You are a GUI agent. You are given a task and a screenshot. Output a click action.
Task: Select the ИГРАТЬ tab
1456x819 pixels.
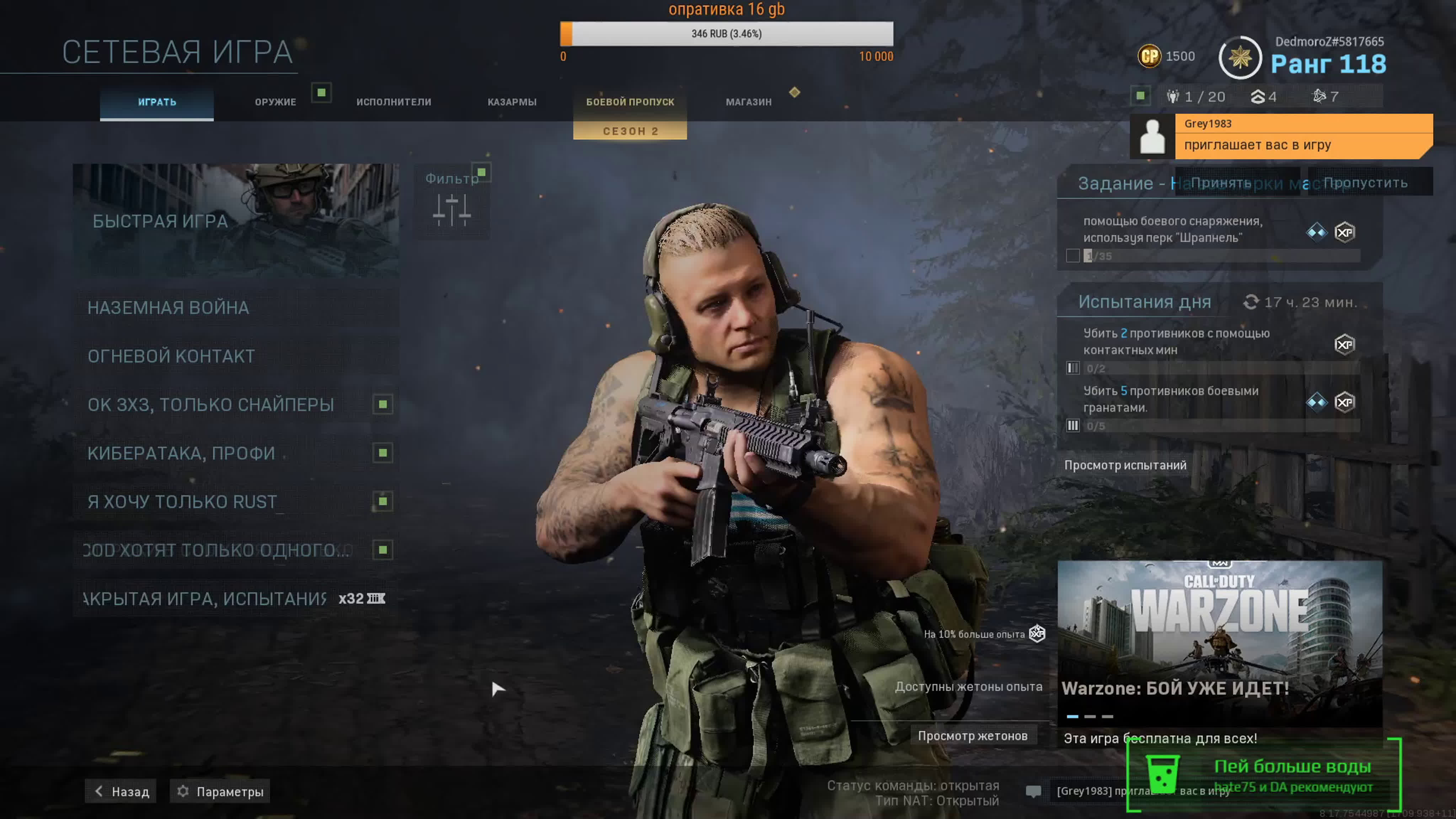point(157,102)
